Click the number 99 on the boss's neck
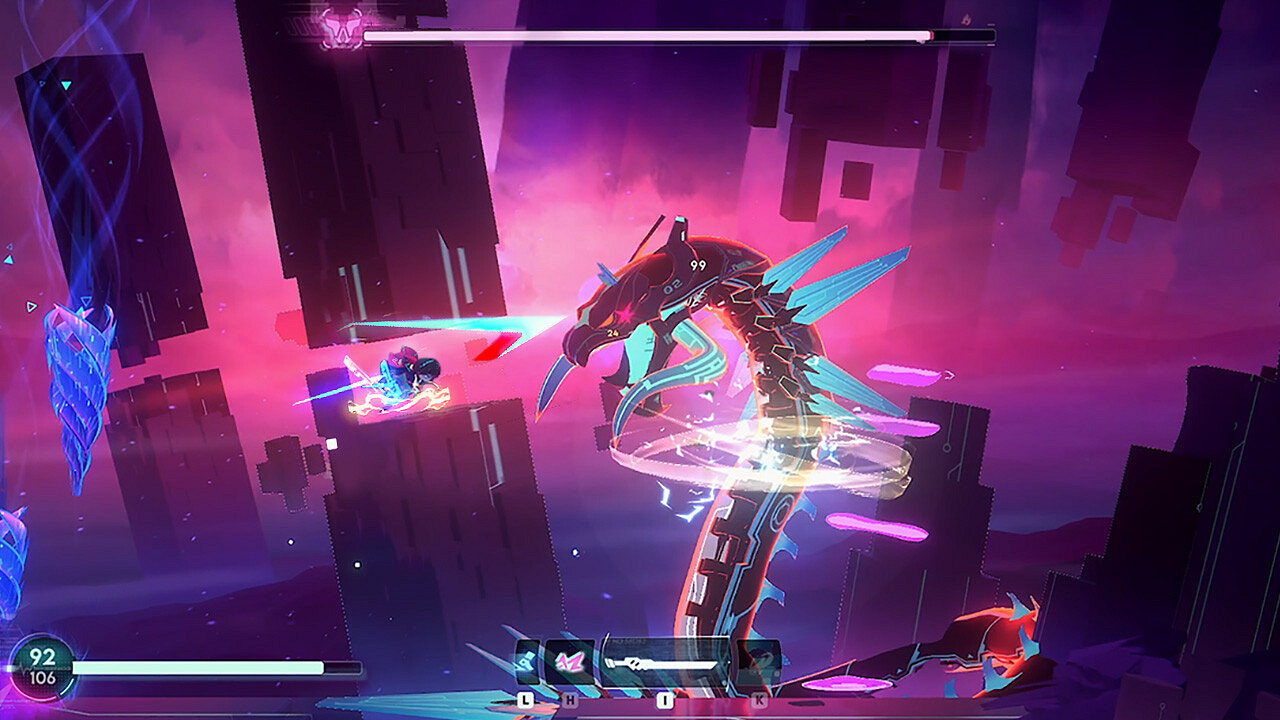 click(700, 263)
